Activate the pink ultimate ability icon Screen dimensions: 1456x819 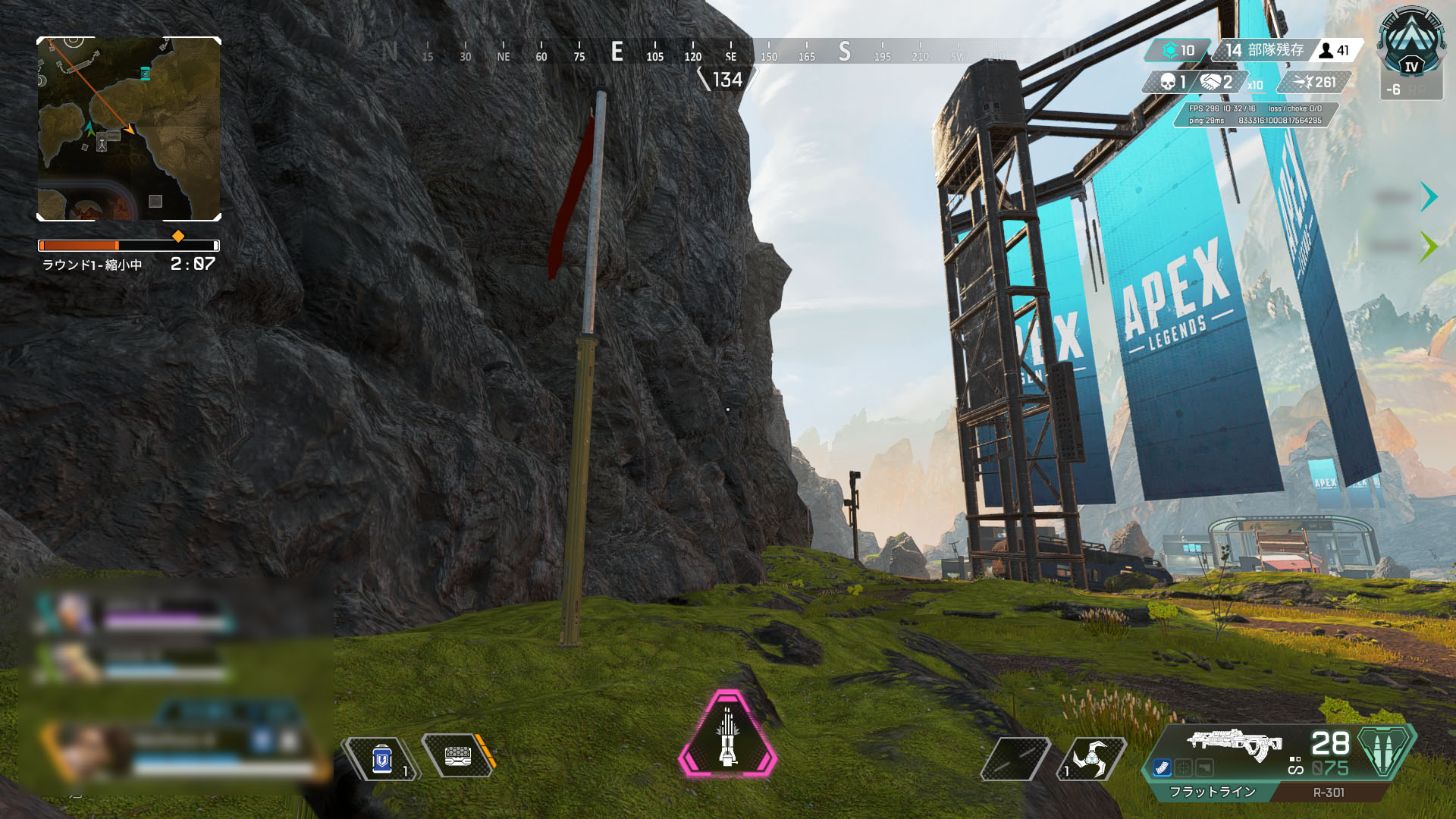coord(727,735)
